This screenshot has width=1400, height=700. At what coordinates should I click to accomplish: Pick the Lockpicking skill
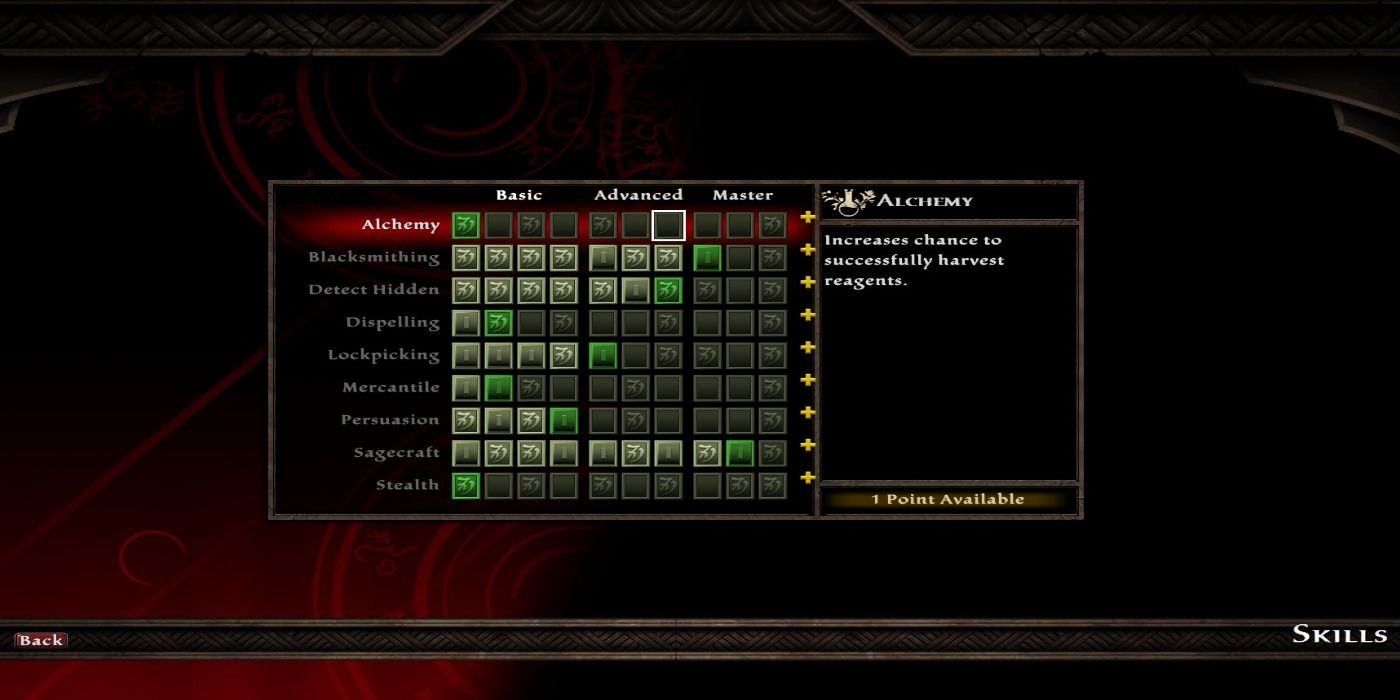[x=383, y=355]
